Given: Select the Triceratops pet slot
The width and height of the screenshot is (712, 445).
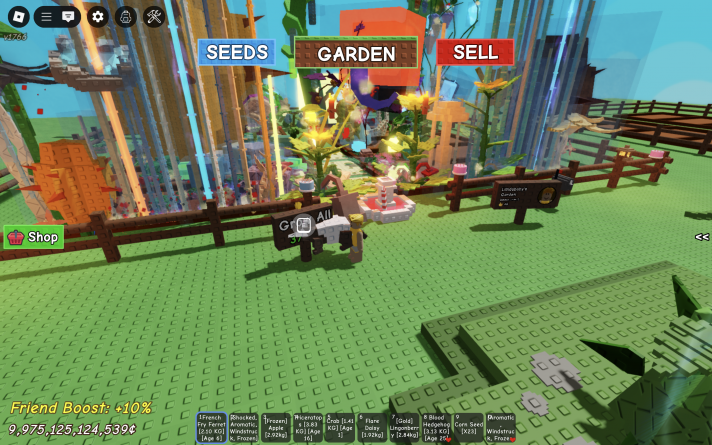Looking at the screenshot, I should [308, 428].
